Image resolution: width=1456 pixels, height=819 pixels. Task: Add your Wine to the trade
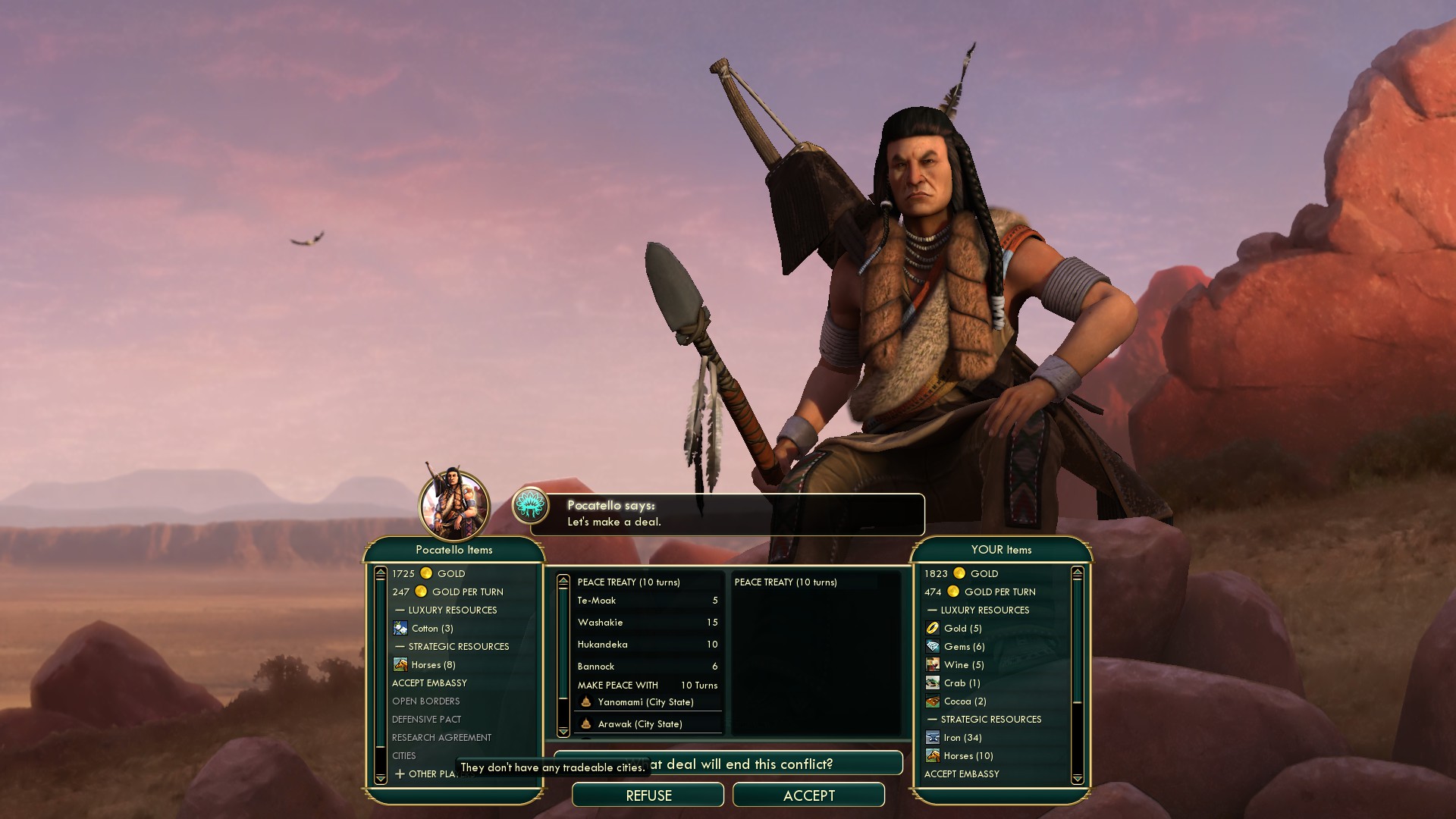pos(955,664)
